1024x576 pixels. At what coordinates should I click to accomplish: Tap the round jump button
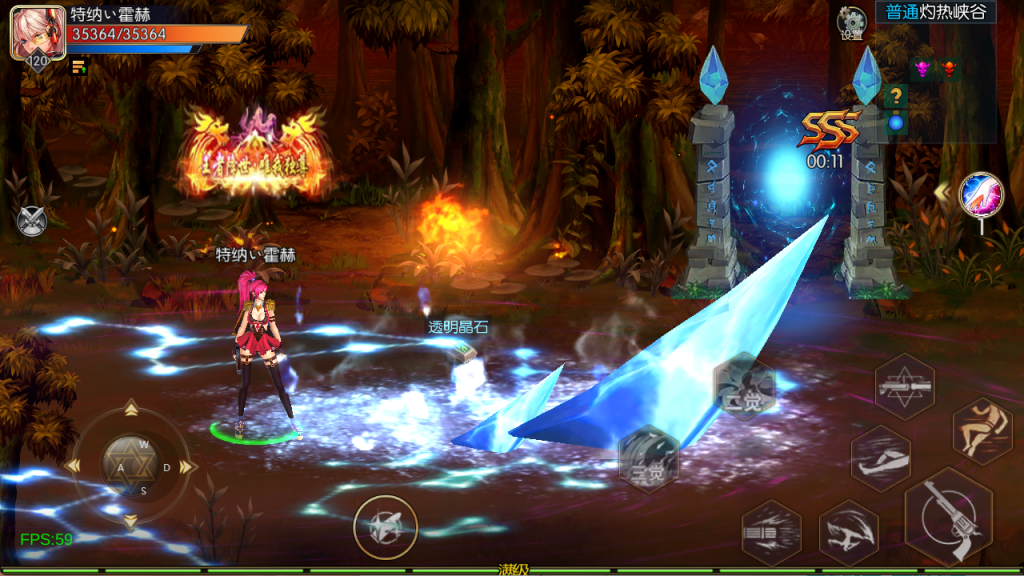[x=385, y=526]
